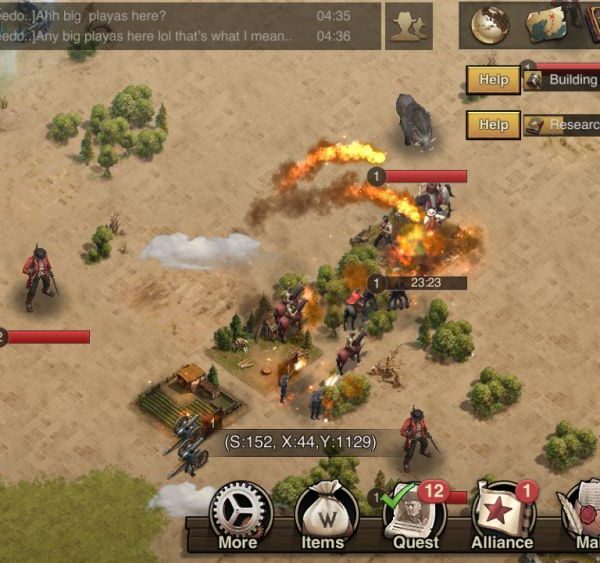The width and height of the screenshot is (600, 563).
Task: Open the friends silhouette icon
Action: click(409, 26)
